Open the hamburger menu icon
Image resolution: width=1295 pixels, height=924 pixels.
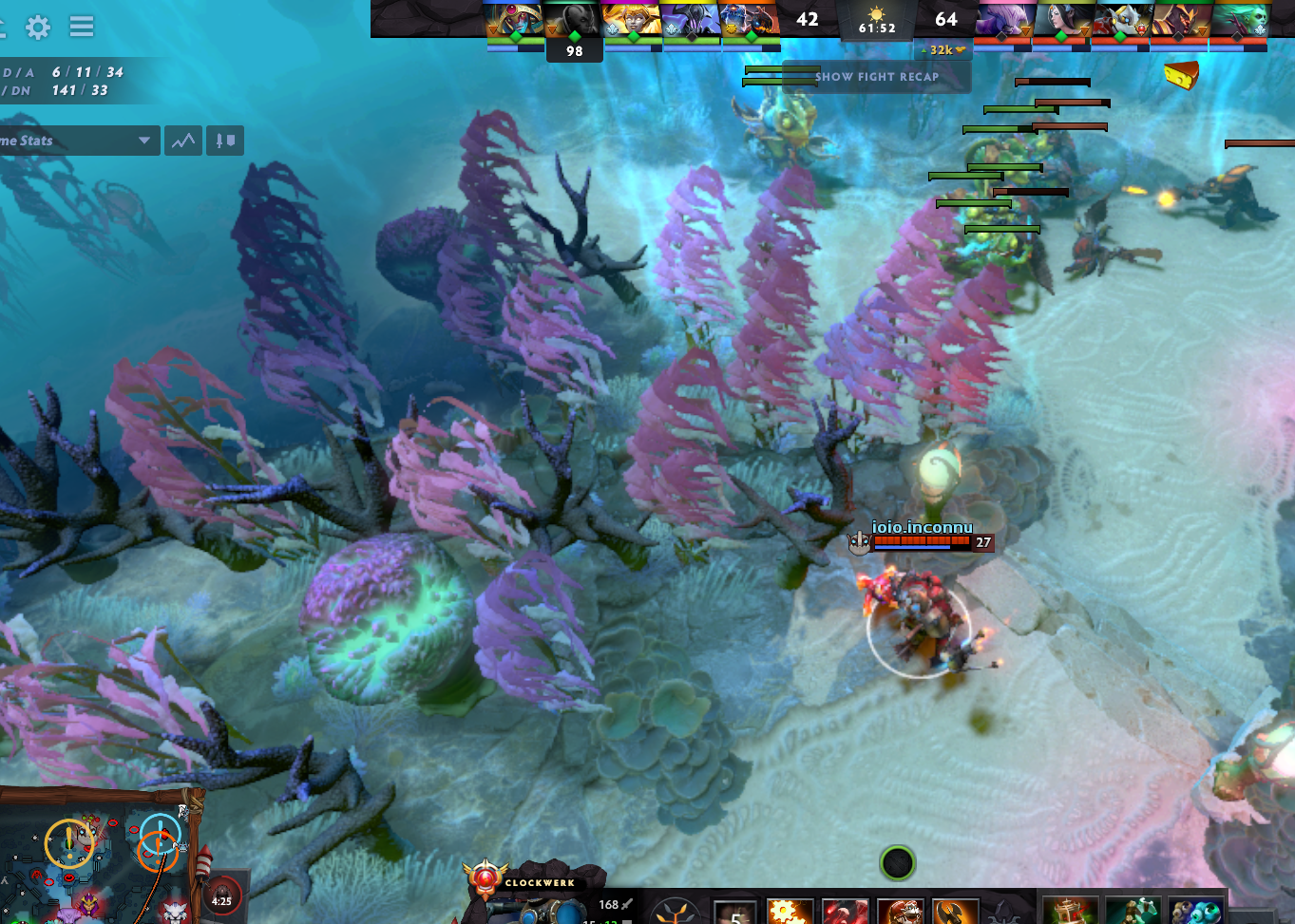(x=82, y=27)
